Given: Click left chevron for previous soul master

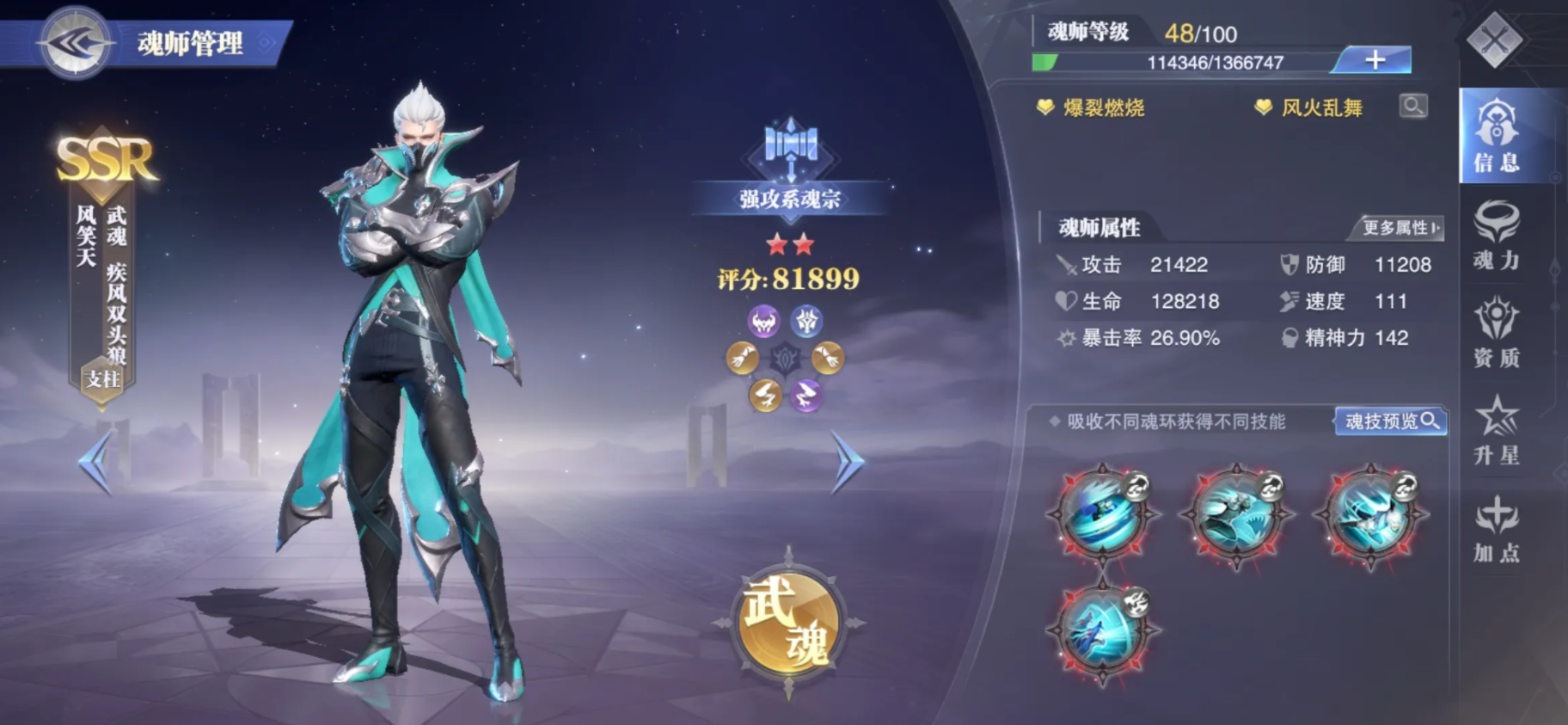Looking at the screenshot, I should coord(95,460).
